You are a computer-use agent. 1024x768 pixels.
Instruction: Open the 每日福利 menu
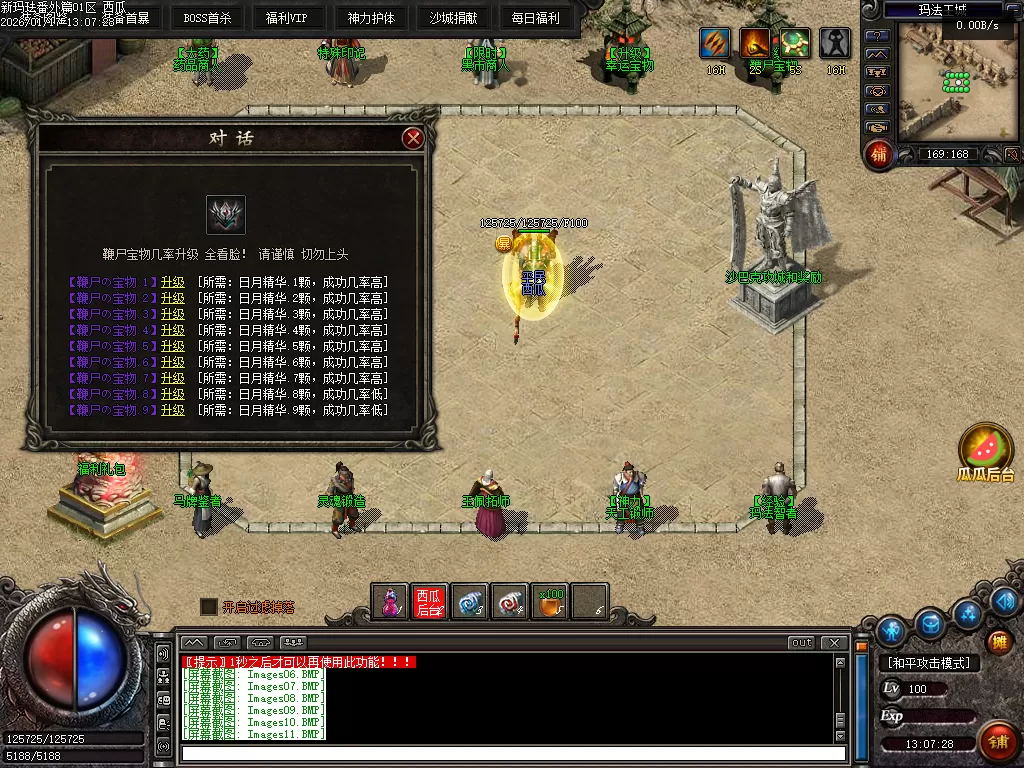pyautogui.click(x=535, y=18)
